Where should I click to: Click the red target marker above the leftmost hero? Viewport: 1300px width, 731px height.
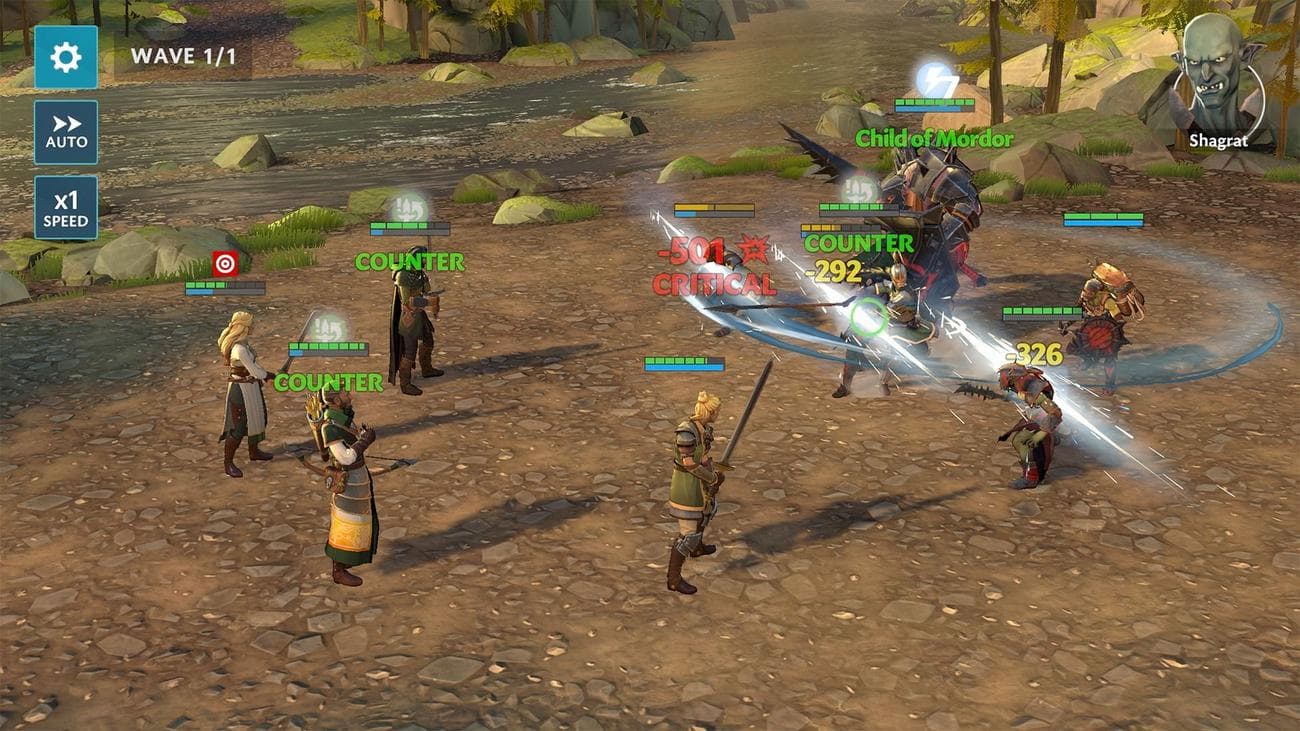226,265
